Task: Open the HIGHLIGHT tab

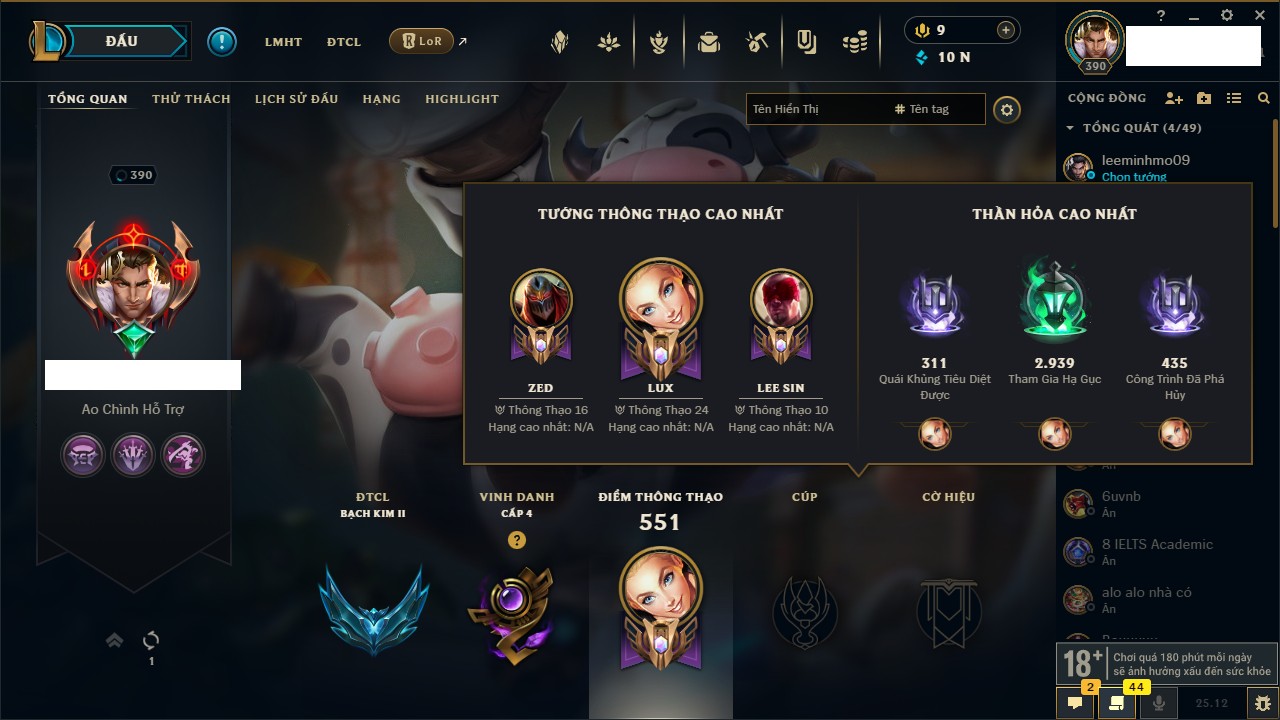Action: point(461,99)
